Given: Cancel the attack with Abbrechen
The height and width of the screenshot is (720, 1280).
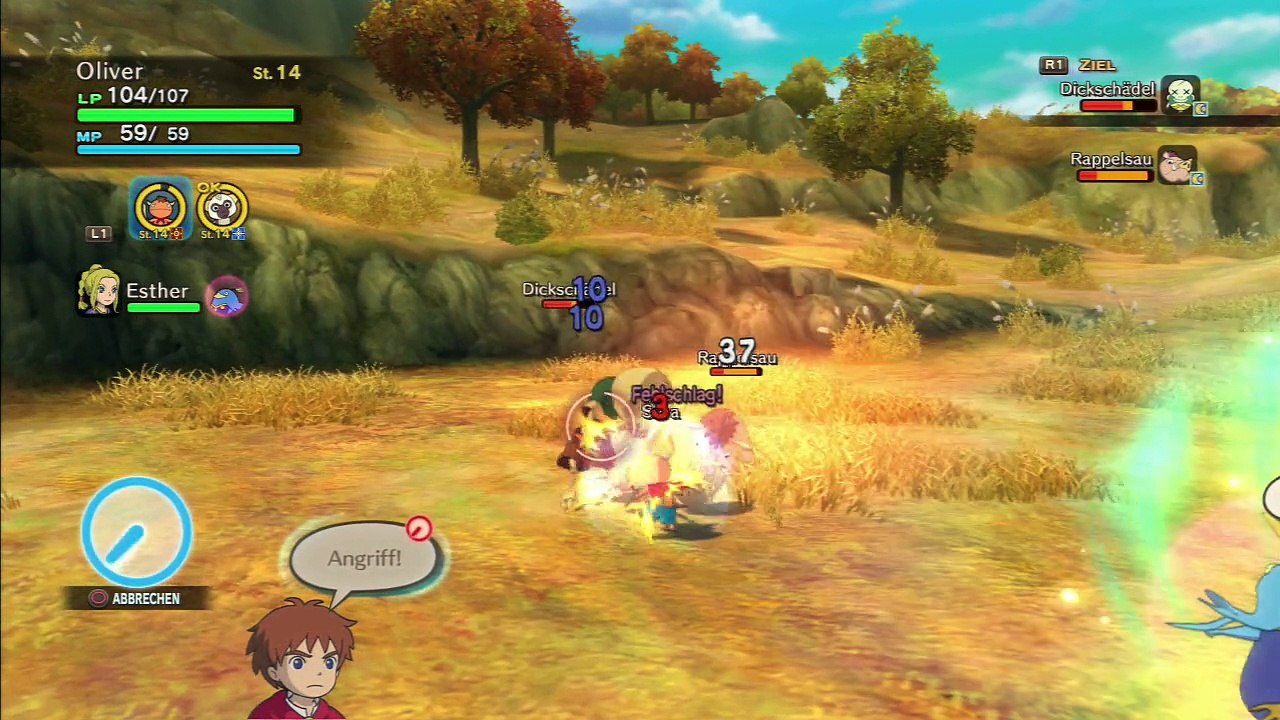Looking at the screenshot, I should pyautogui.click(x=136, y=598).
